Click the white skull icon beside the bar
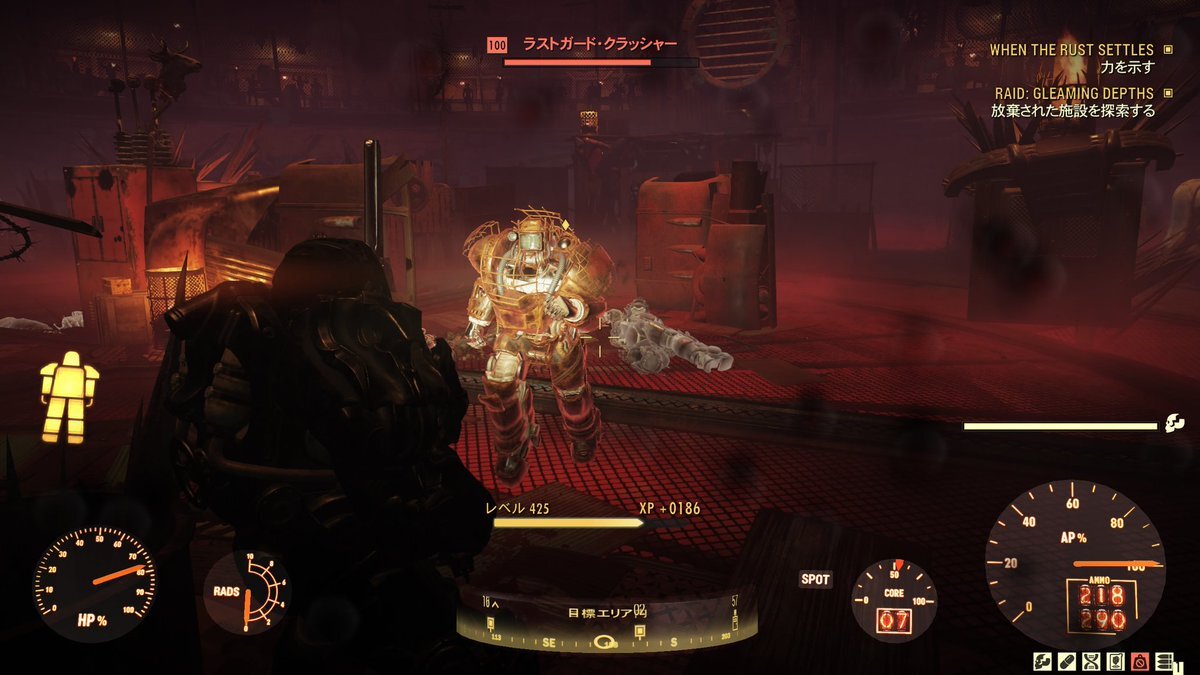The height and width of the screenshot is (675, 1200). coord(1174,425)
